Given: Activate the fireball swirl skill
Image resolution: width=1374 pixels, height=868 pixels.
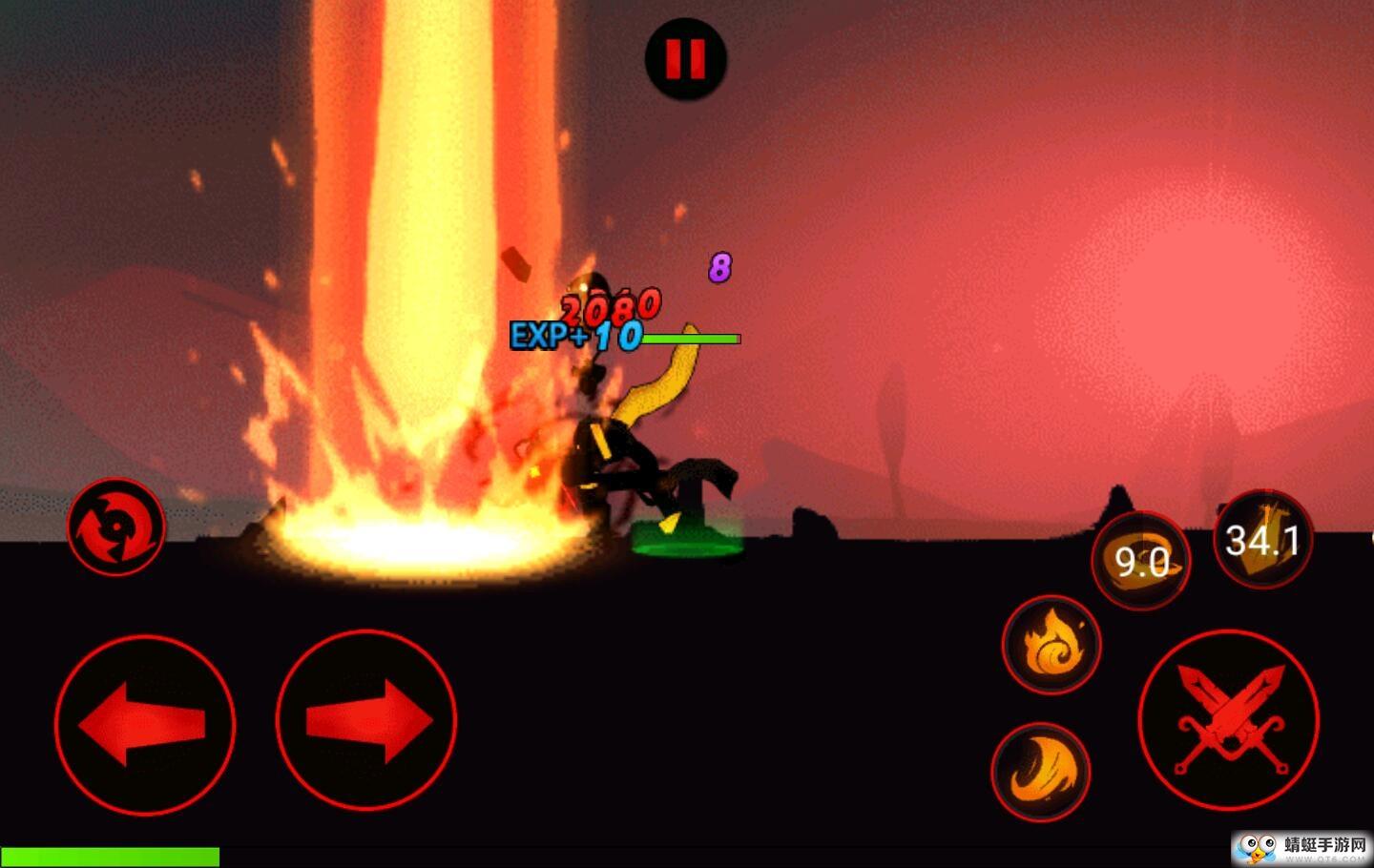Looking at the screenshot, I should pos(1051,646).
